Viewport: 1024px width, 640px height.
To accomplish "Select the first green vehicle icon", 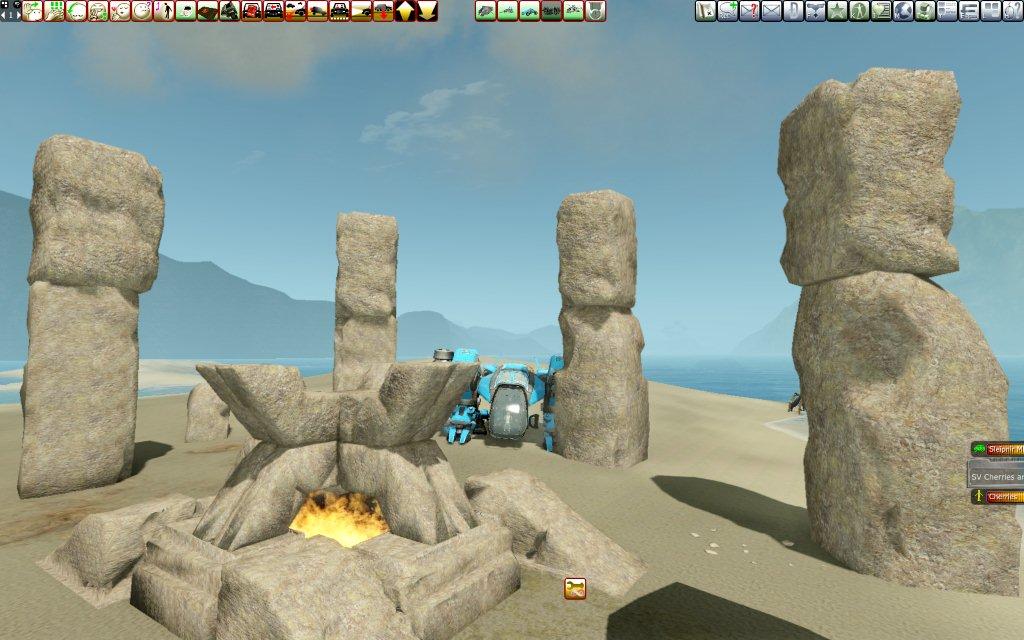I will pos(485,11).
